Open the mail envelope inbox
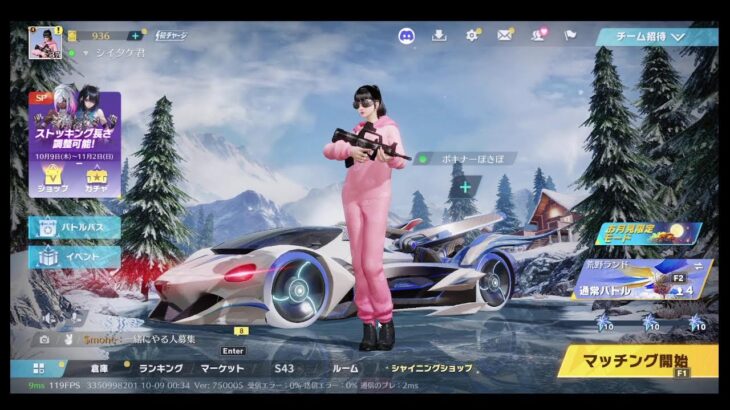Viewport: 730px width, 410px height. coord(504,36)
